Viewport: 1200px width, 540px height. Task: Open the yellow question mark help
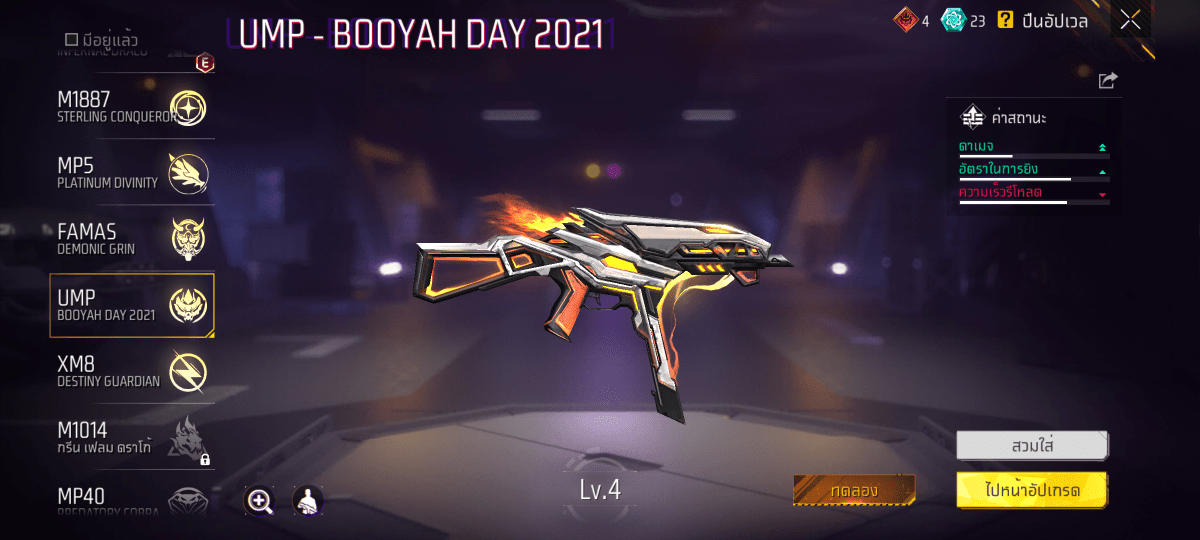tap(1006, 20)
